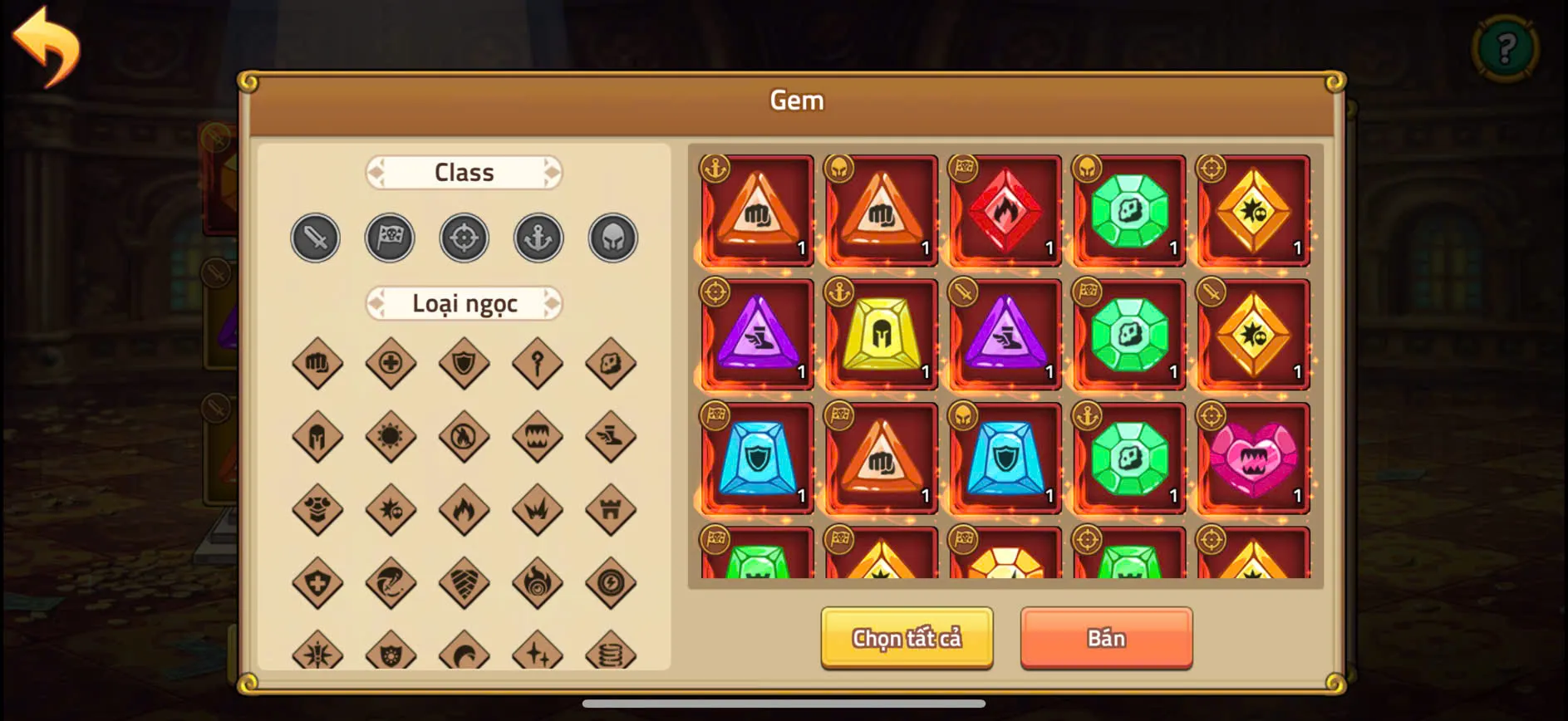Click the Loại ngọc section header

coord(464,303)
